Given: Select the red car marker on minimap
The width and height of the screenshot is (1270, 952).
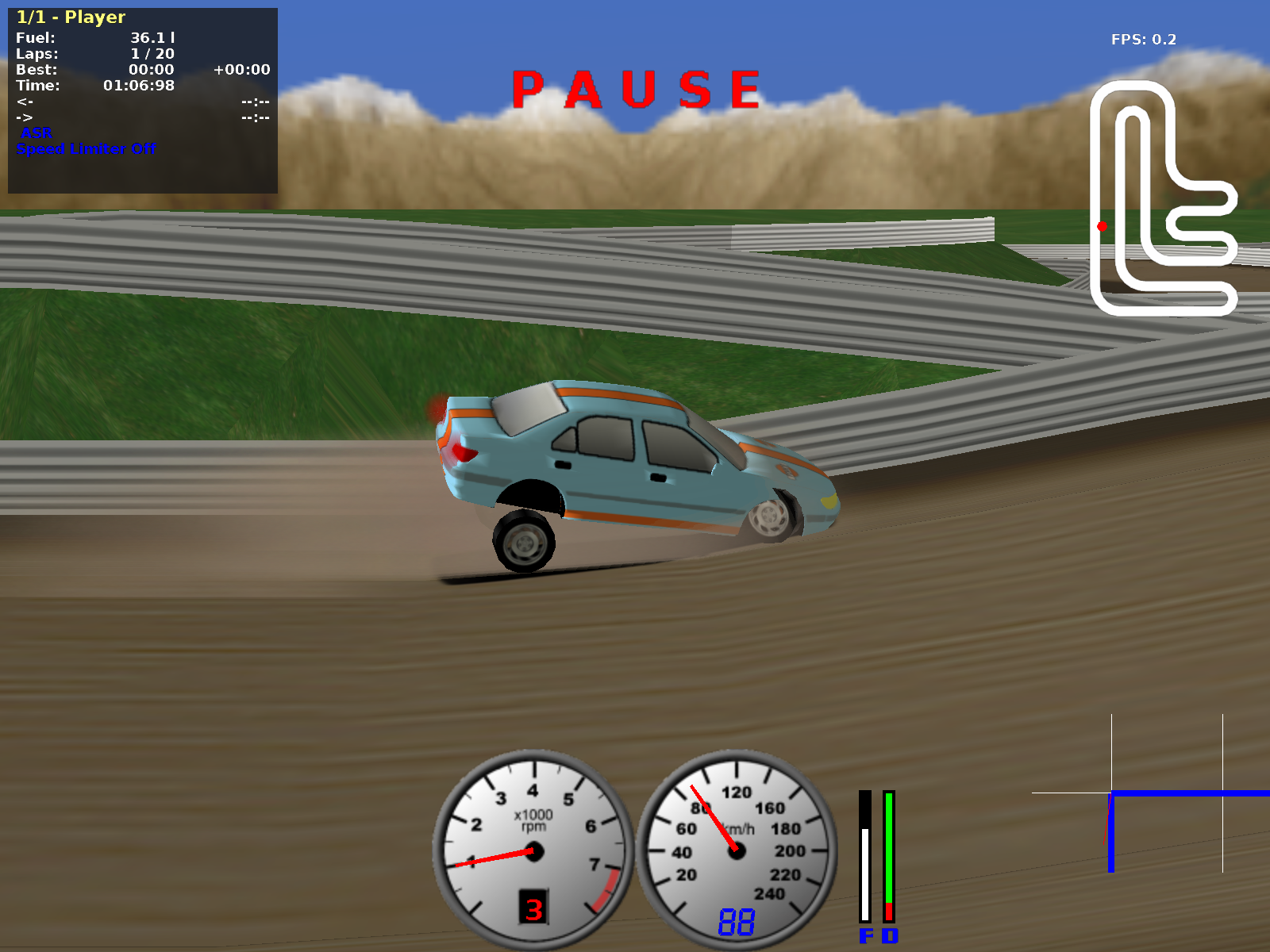Looking at the screenshot, I should (x=1102, y=227).
